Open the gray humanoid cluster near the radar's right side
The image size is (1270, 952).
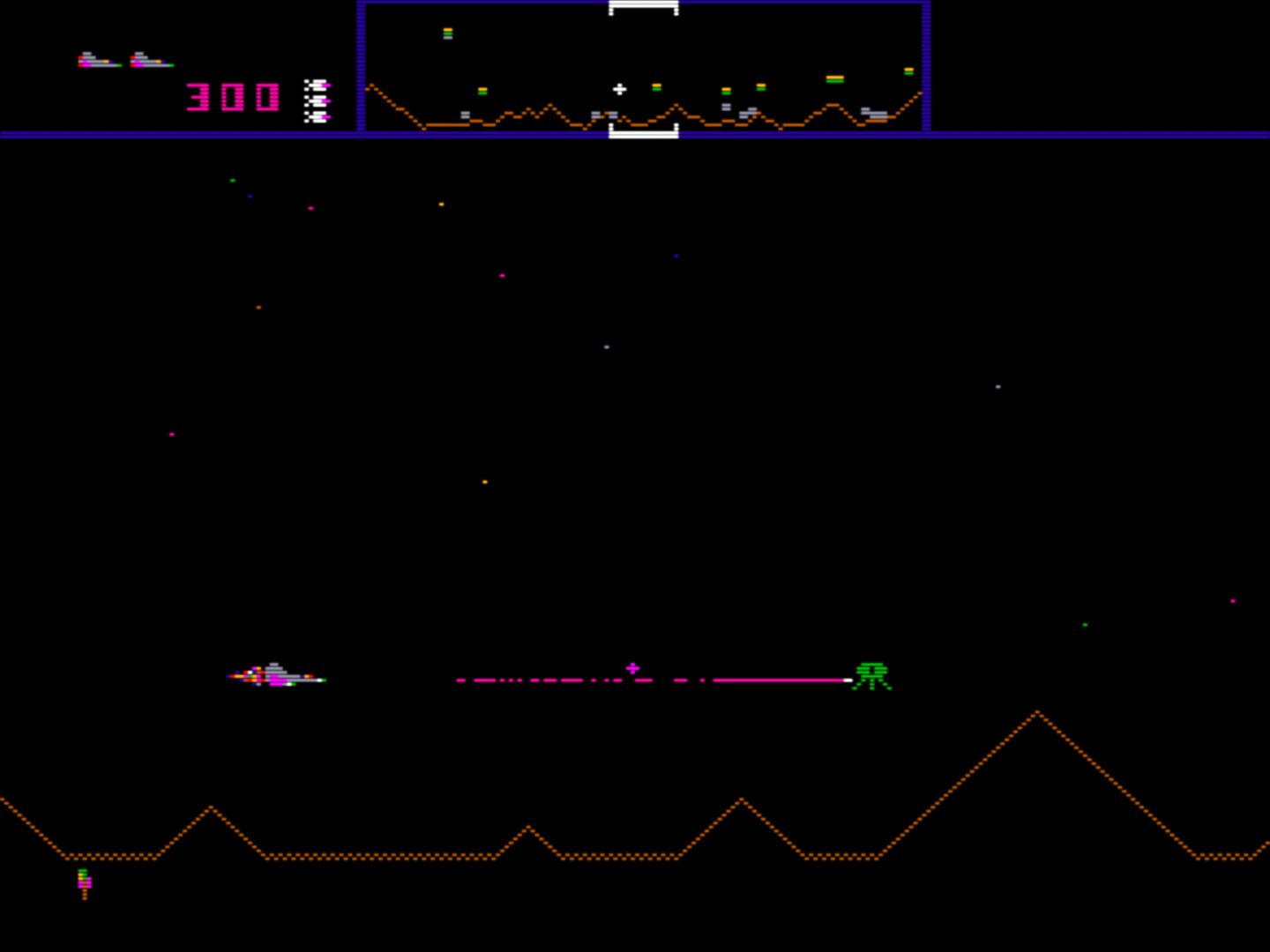873,113
